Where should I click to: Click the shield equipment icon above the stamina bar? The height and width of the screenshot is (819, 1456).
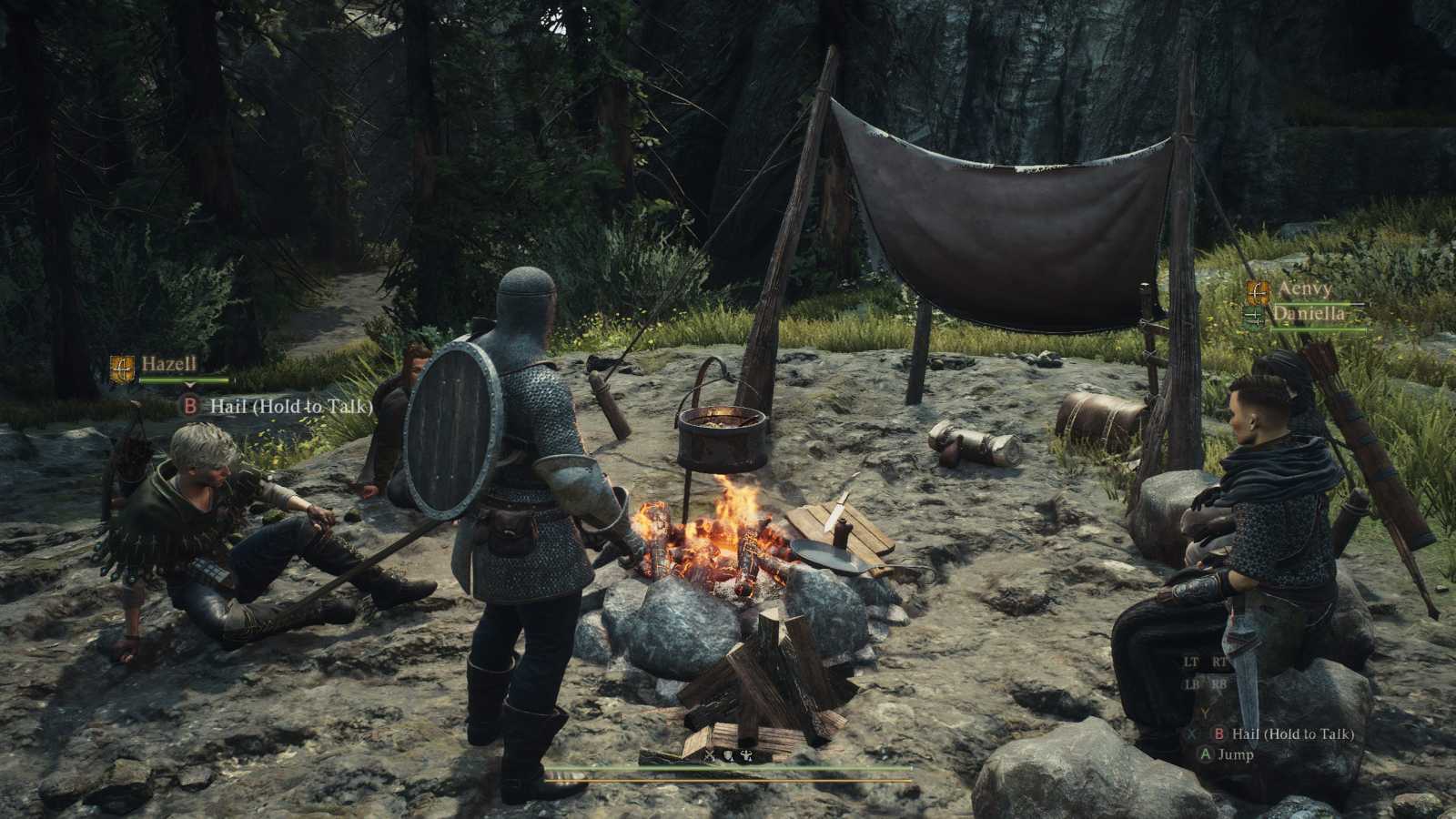(728, 755)
